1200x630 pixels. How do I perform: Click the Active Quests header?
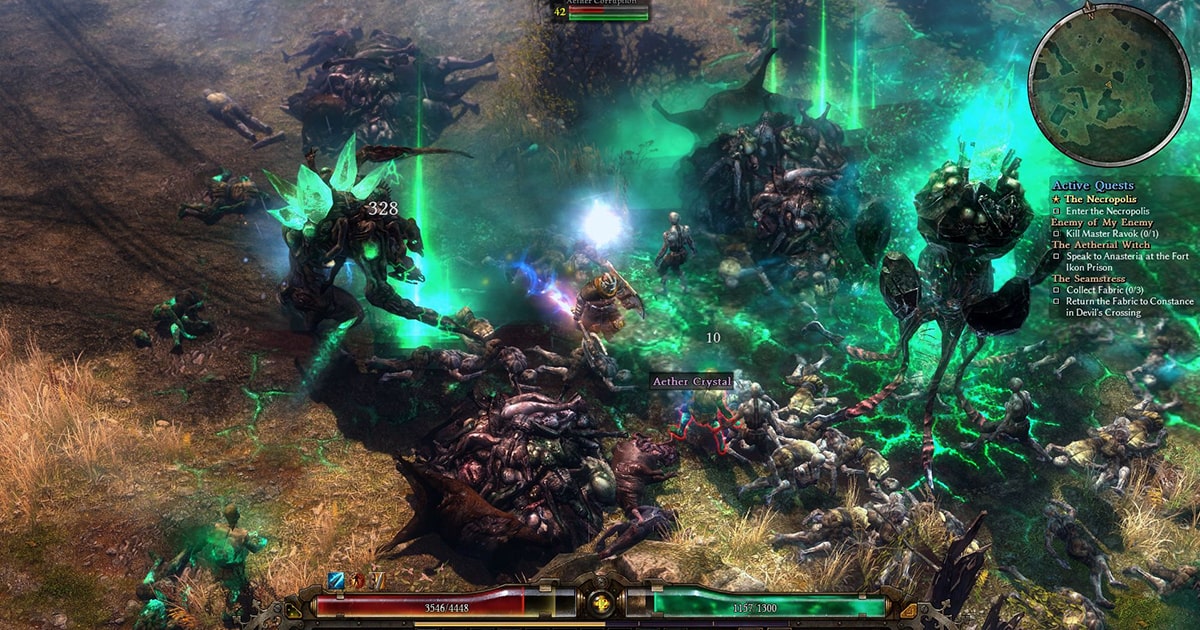click(x=1092, y=186)
